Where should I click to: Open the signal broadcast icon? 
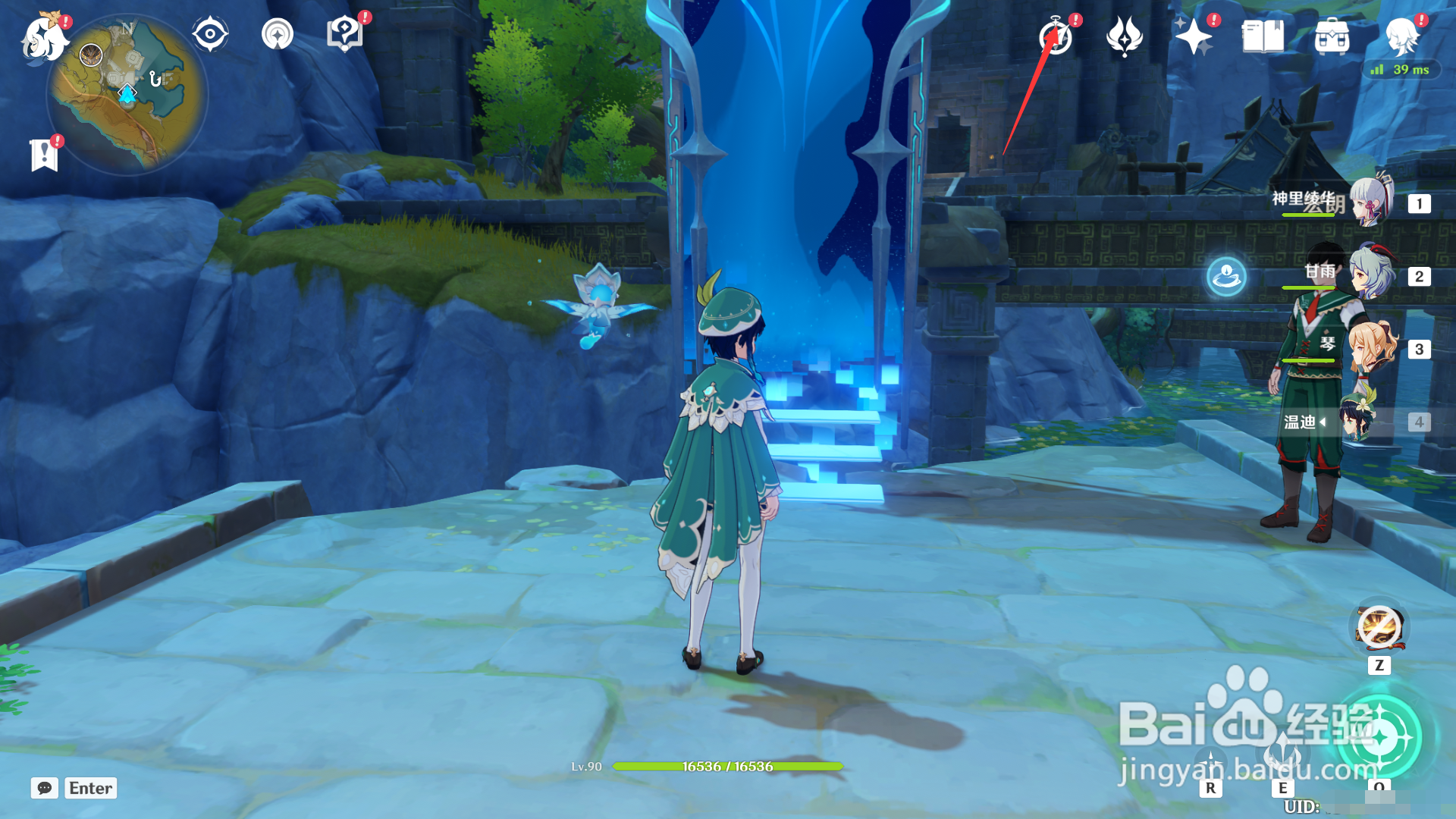[x=278, y=34]
